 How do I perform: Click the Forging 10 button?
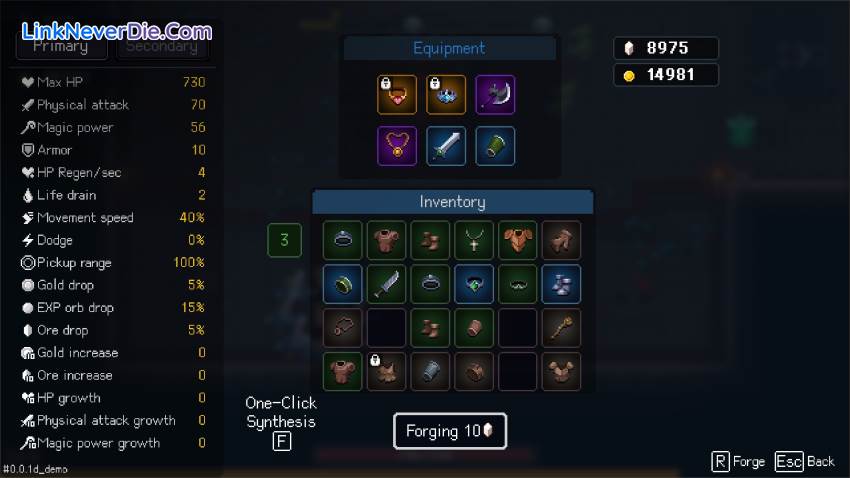pos(449,431)
